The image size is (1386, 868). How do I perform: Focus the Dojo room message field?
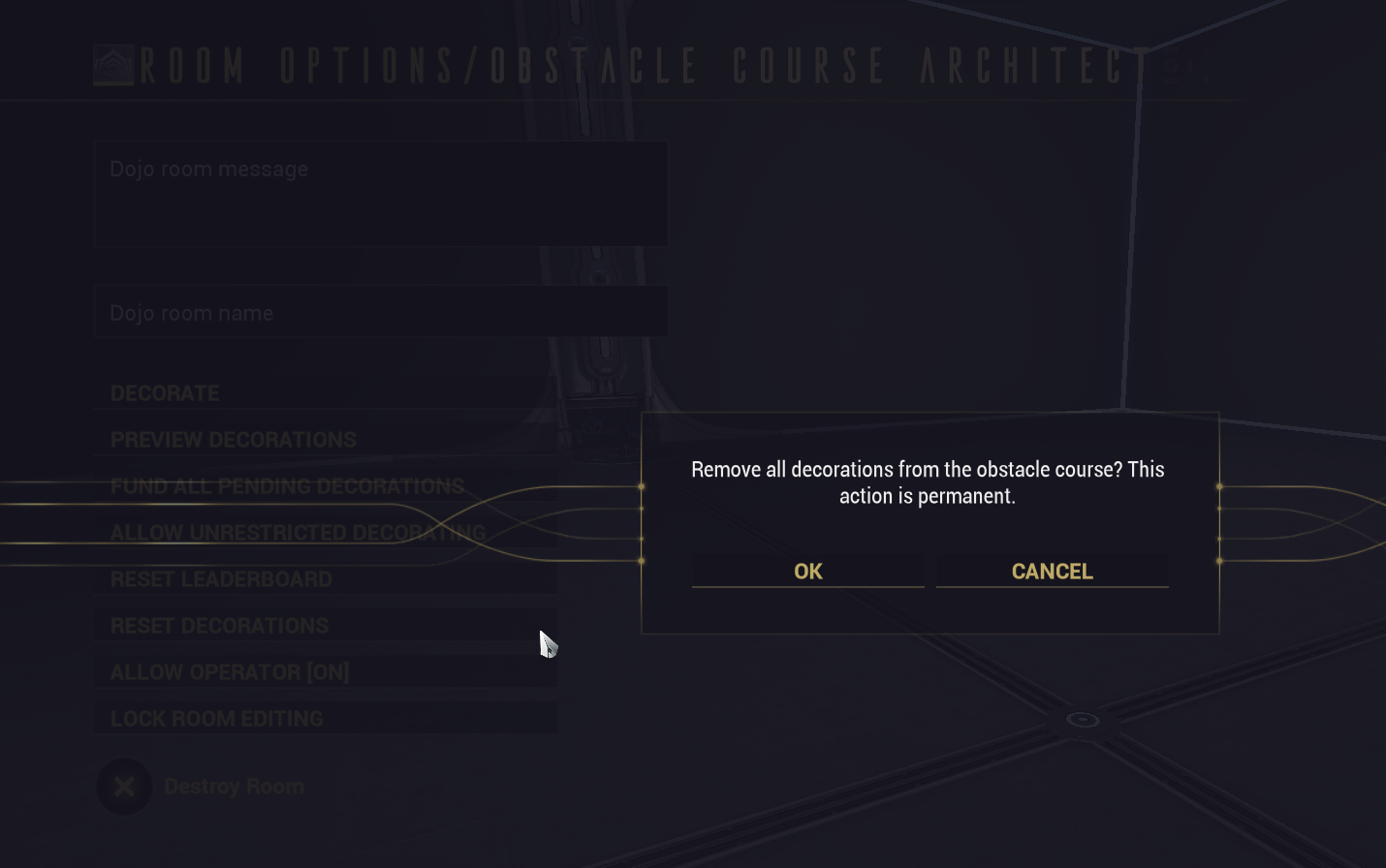381,194
